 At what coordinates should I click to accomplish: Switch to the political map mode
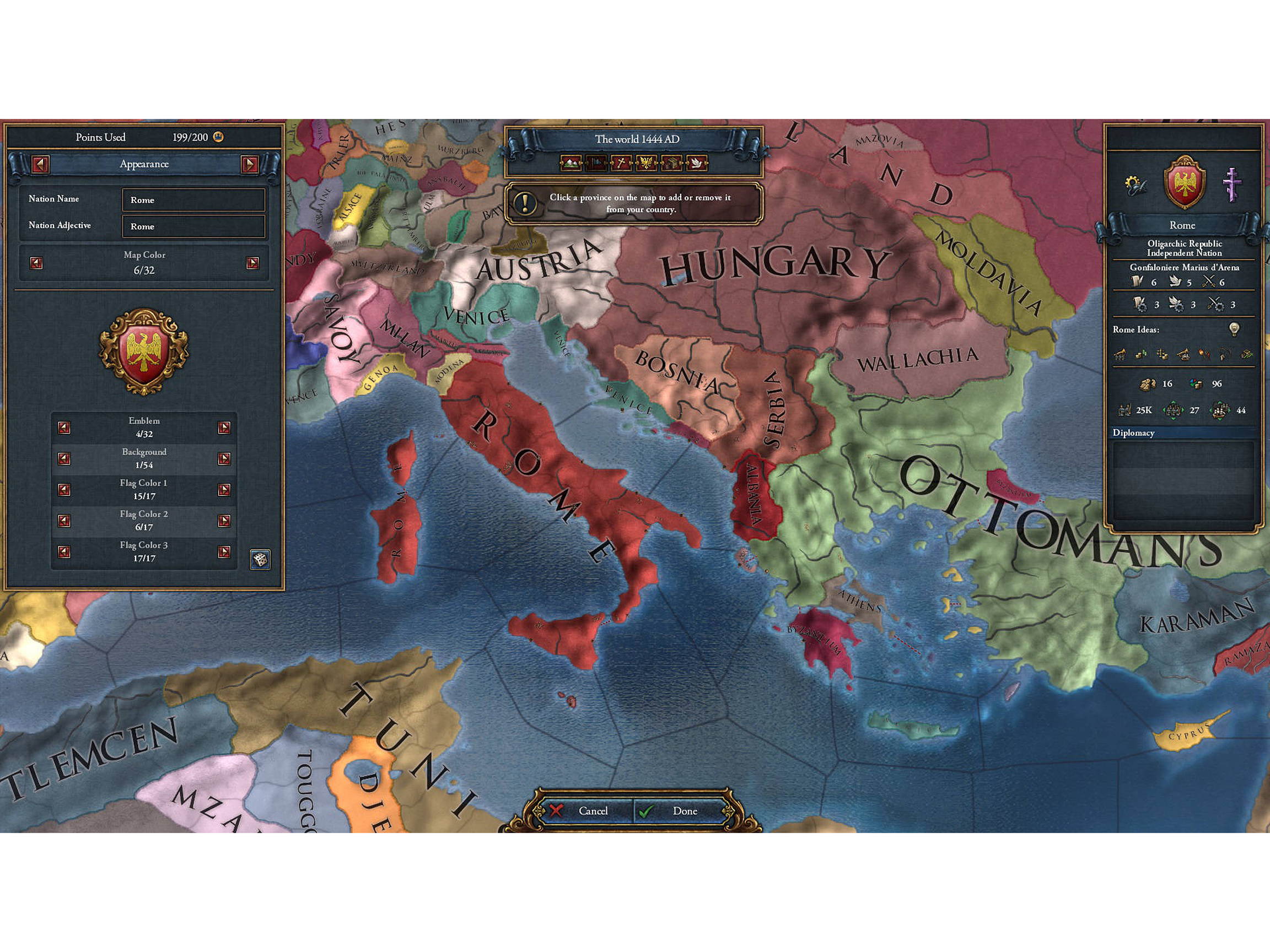coord(596,164)
